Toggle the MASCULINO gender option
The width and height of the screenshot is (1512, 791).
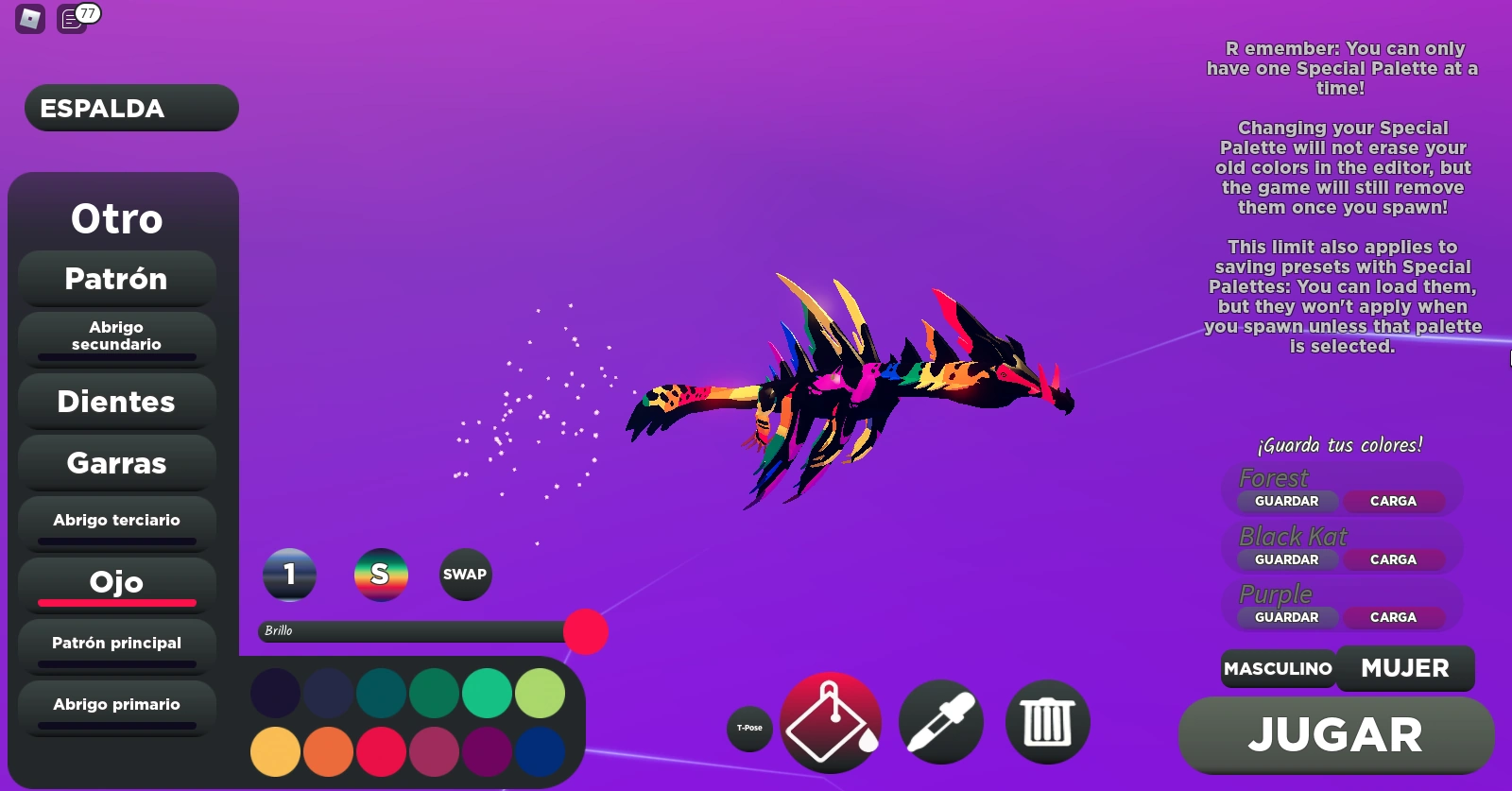(1279, 668)
